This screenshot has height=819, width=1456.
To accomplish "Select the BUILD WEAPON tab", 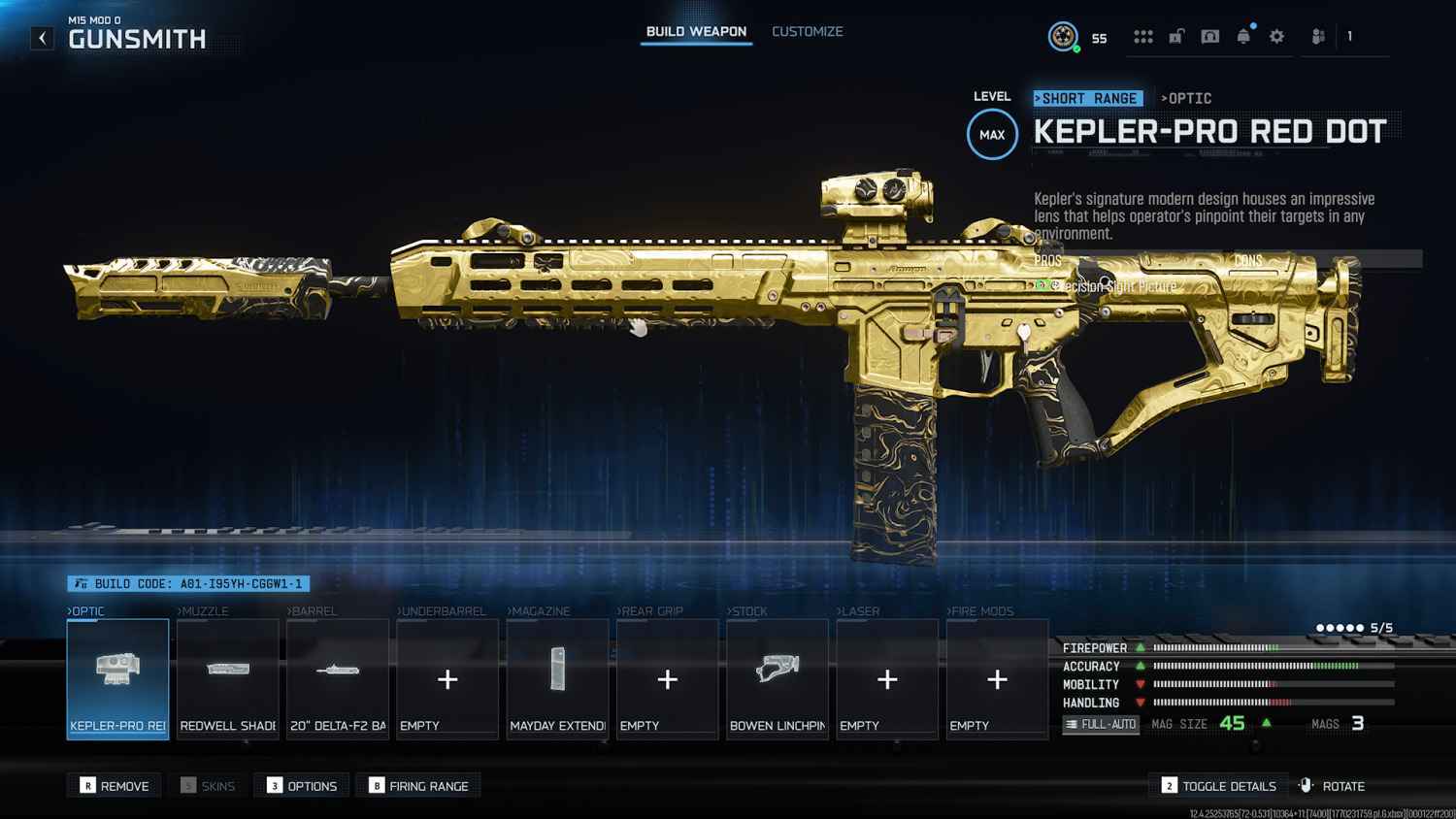I will tap(695, 31).
